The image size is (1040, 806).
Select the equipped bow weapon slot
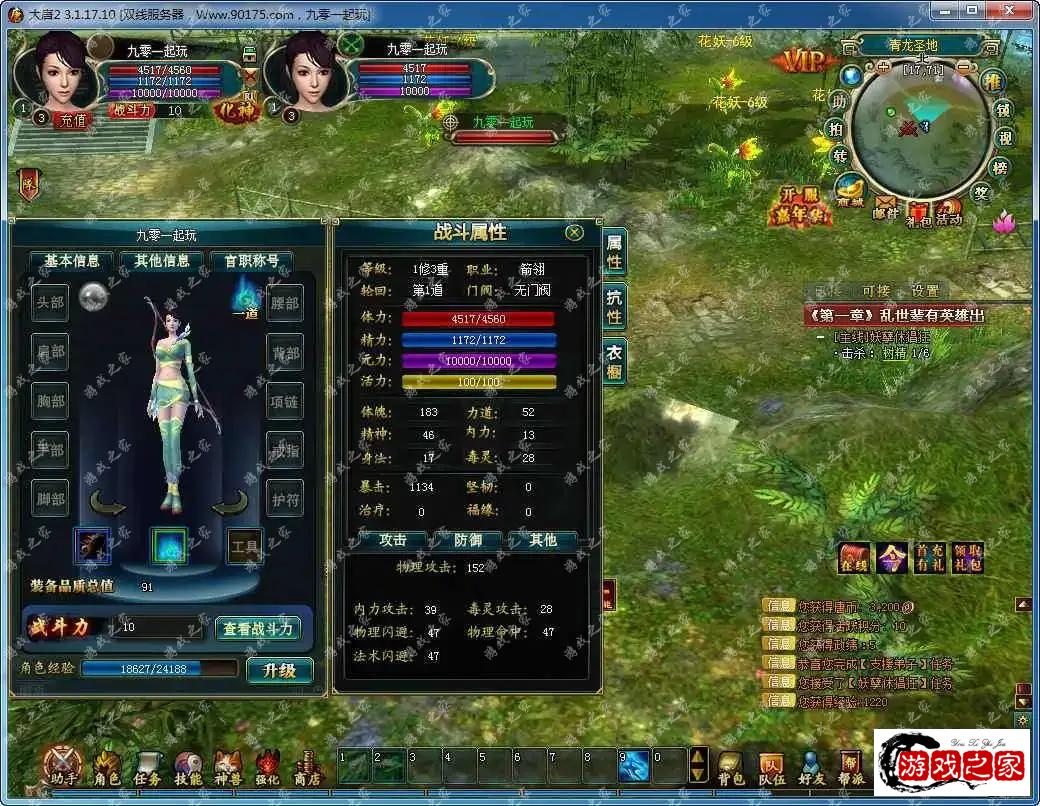coord(93,546)
